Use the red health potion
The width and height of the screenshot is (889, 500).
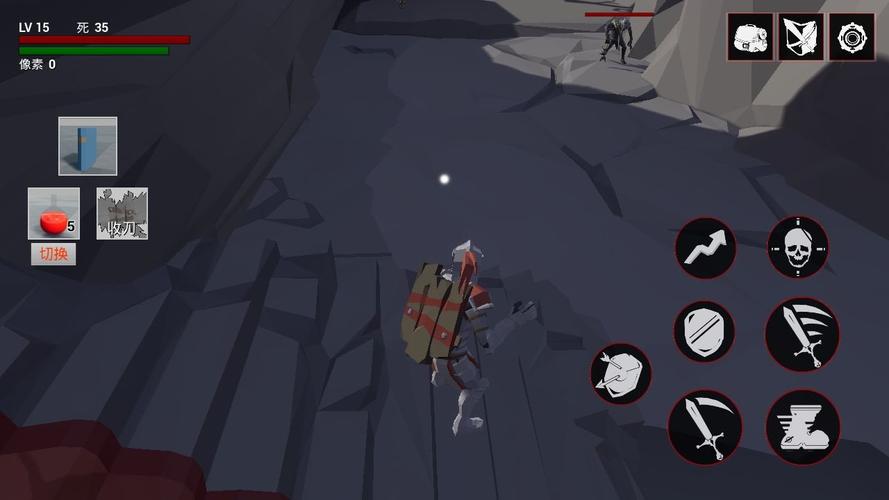pyautogui.click(x=53, y=214)
